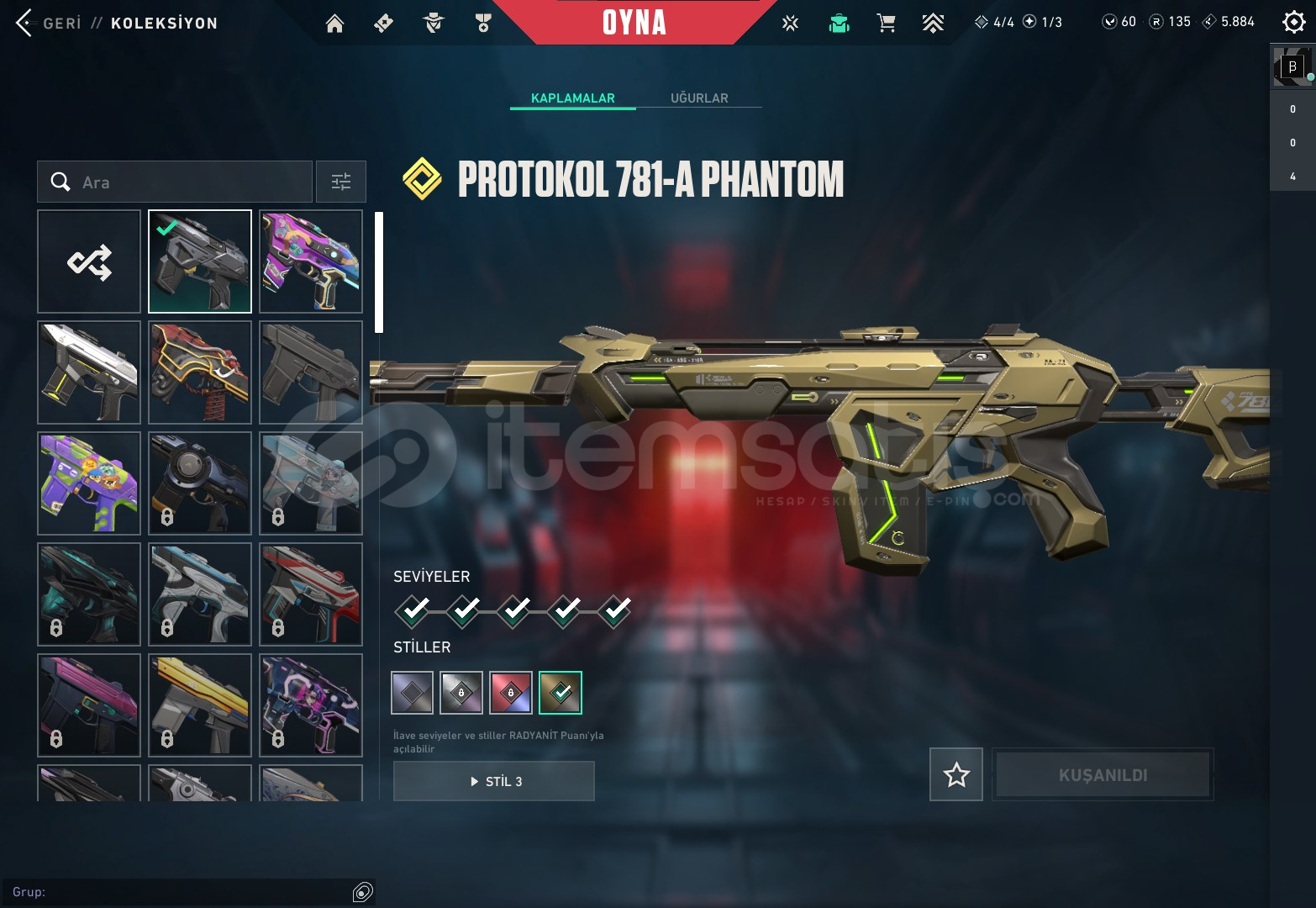Play the STİL 3 preview video
This screenshot has height=908, width=1316.
click(494, 781)
